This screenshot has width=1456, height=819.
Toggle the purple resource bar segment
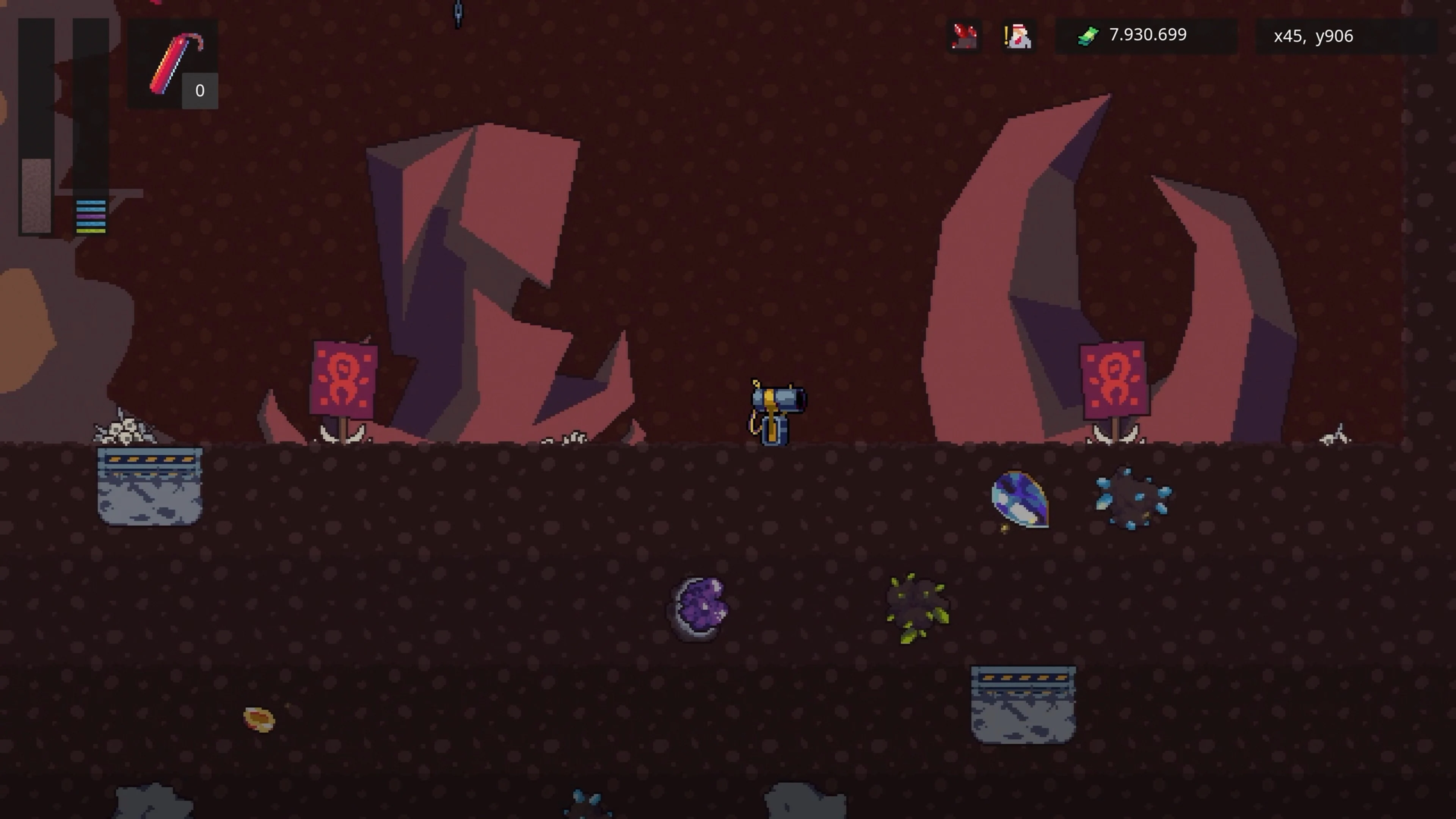[91, 217]
